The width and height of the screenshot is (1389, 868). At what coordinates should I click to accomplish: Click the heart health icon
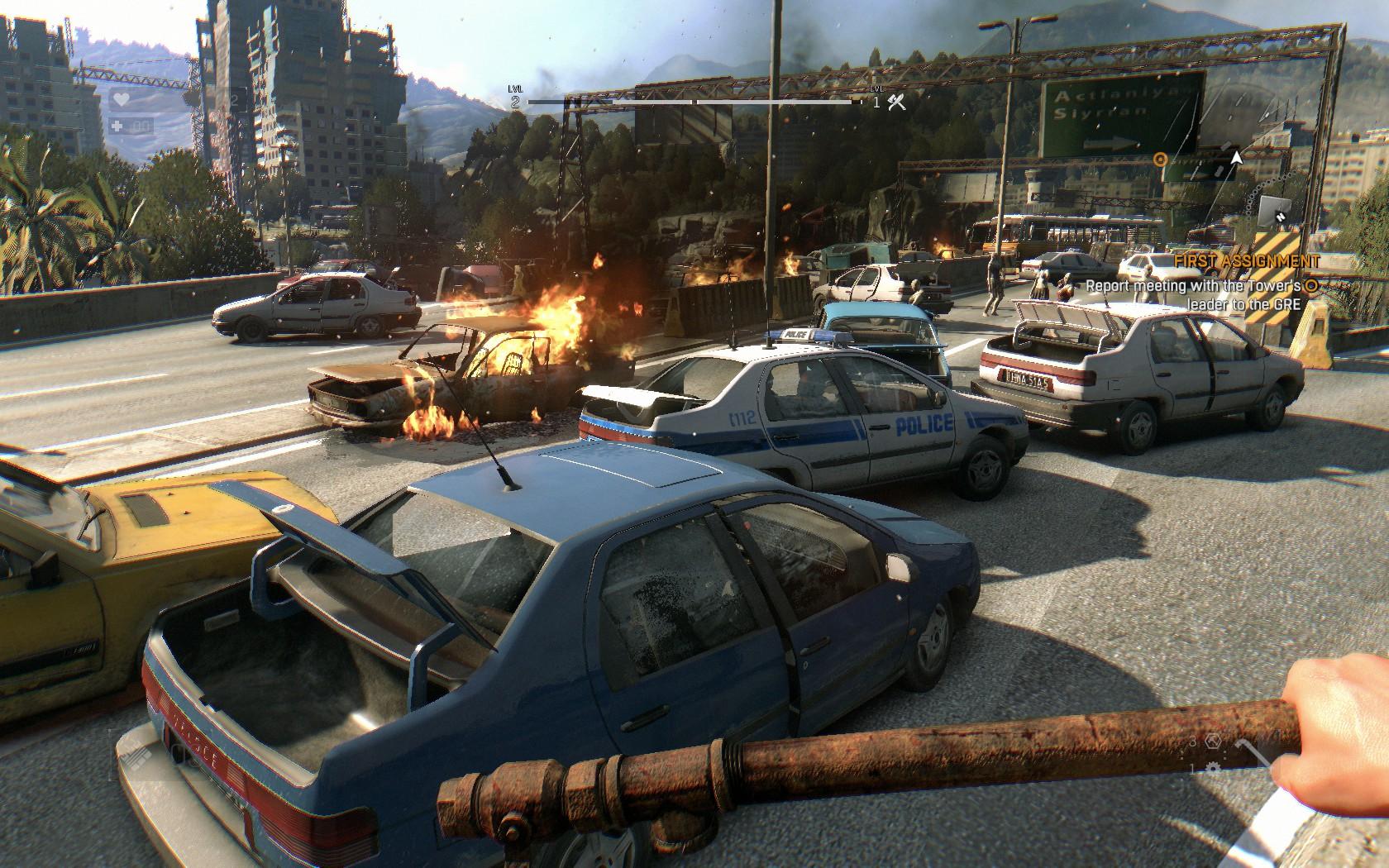point(121,100)
